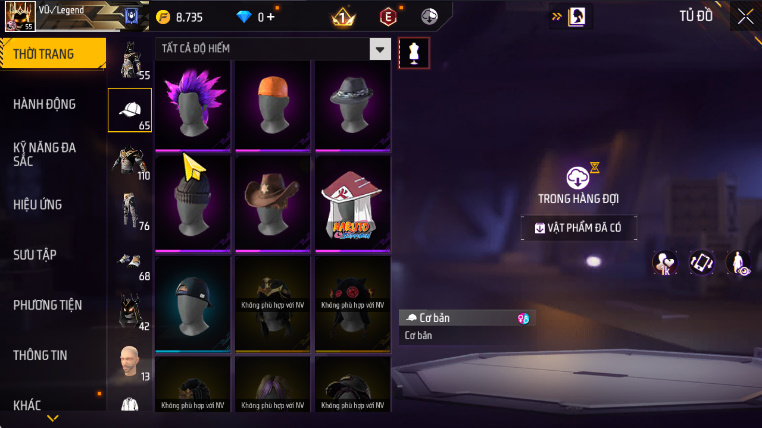Click the Vật Phẩm Đã Có button

coord(578,228)
